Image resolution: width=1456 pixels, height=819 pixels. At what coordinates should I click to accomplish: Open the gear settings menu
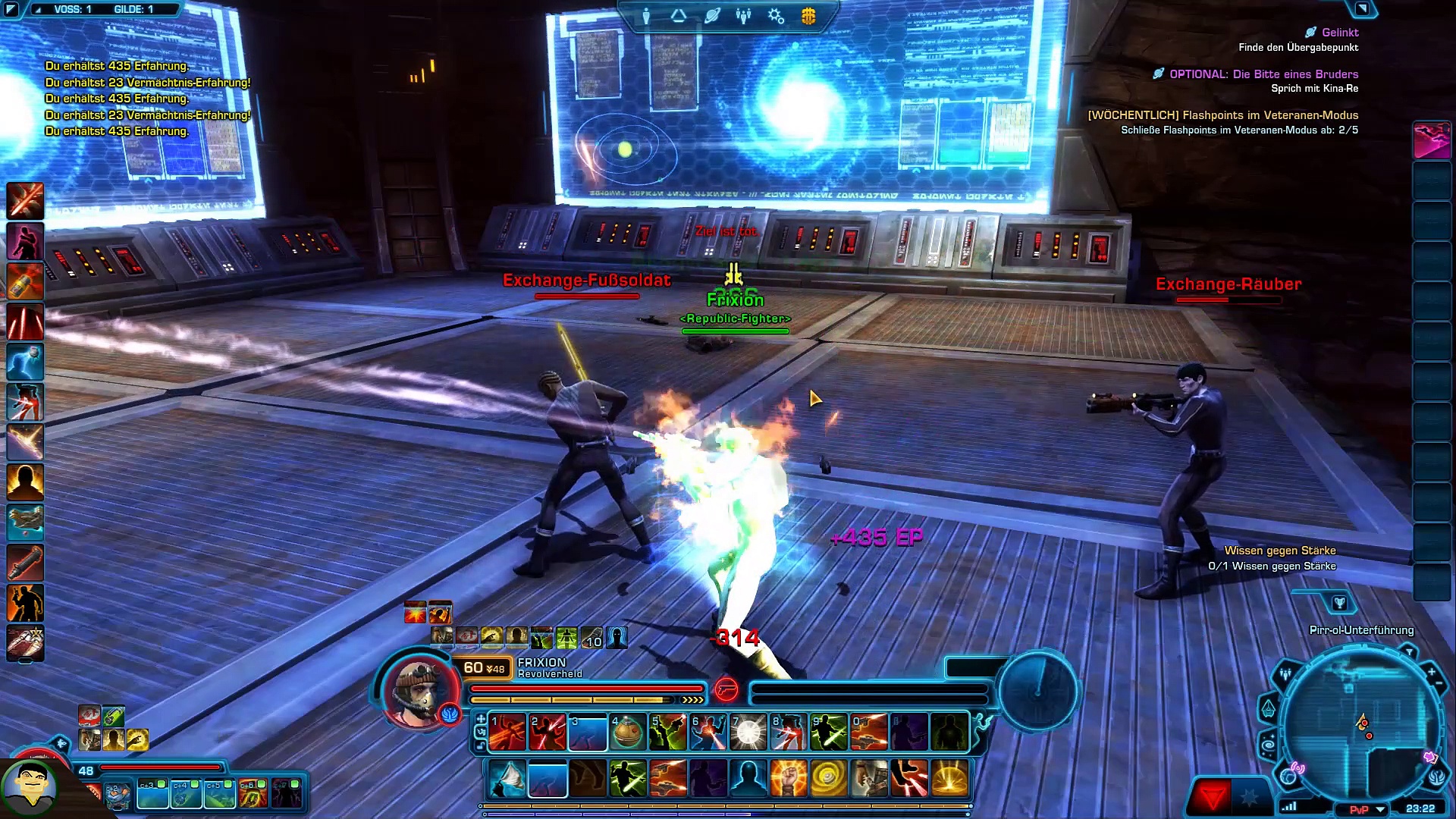(x=776, y=16)
